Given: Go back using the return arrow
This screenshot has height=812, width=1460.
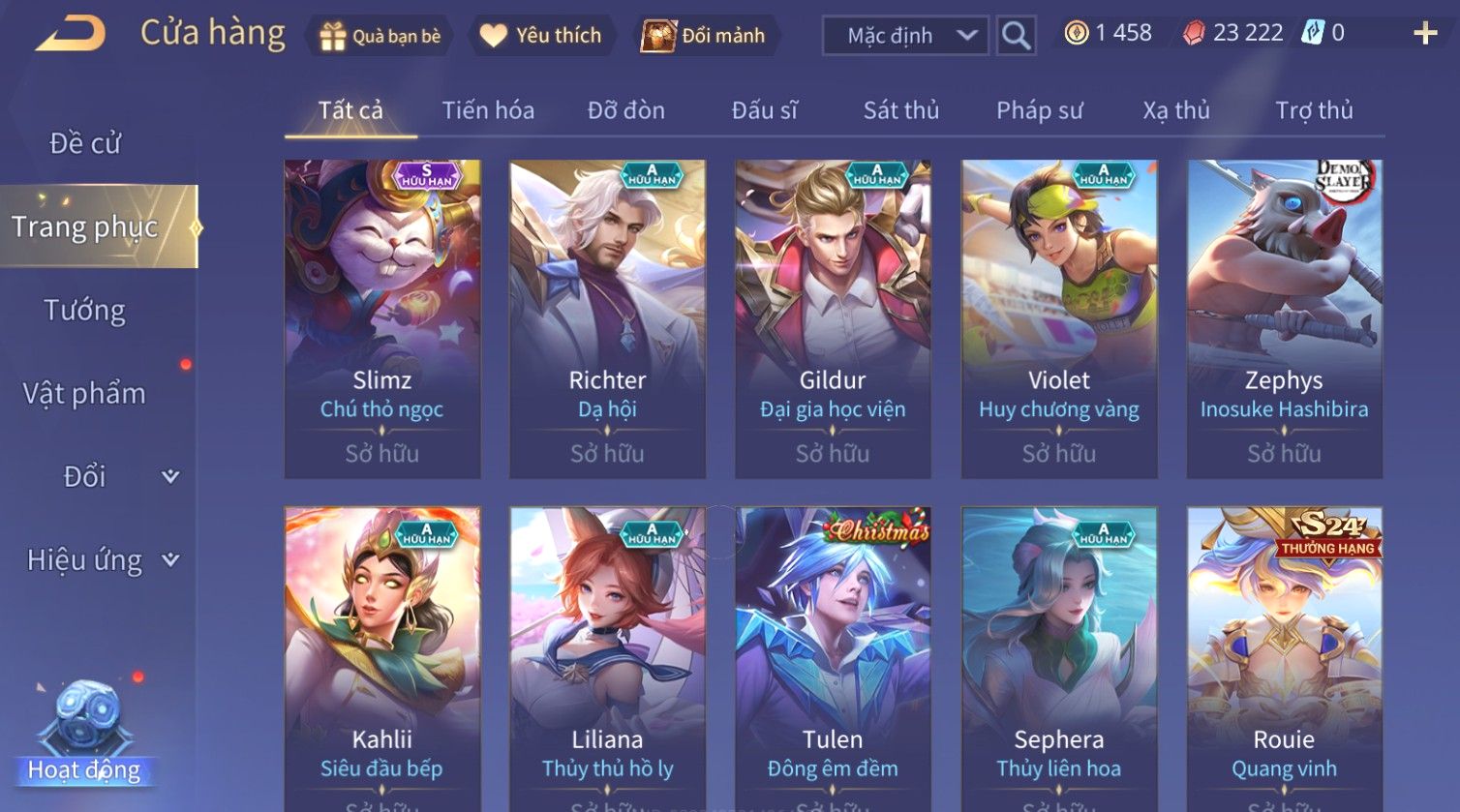Looking at the screenshot, I should pos(71,35).
